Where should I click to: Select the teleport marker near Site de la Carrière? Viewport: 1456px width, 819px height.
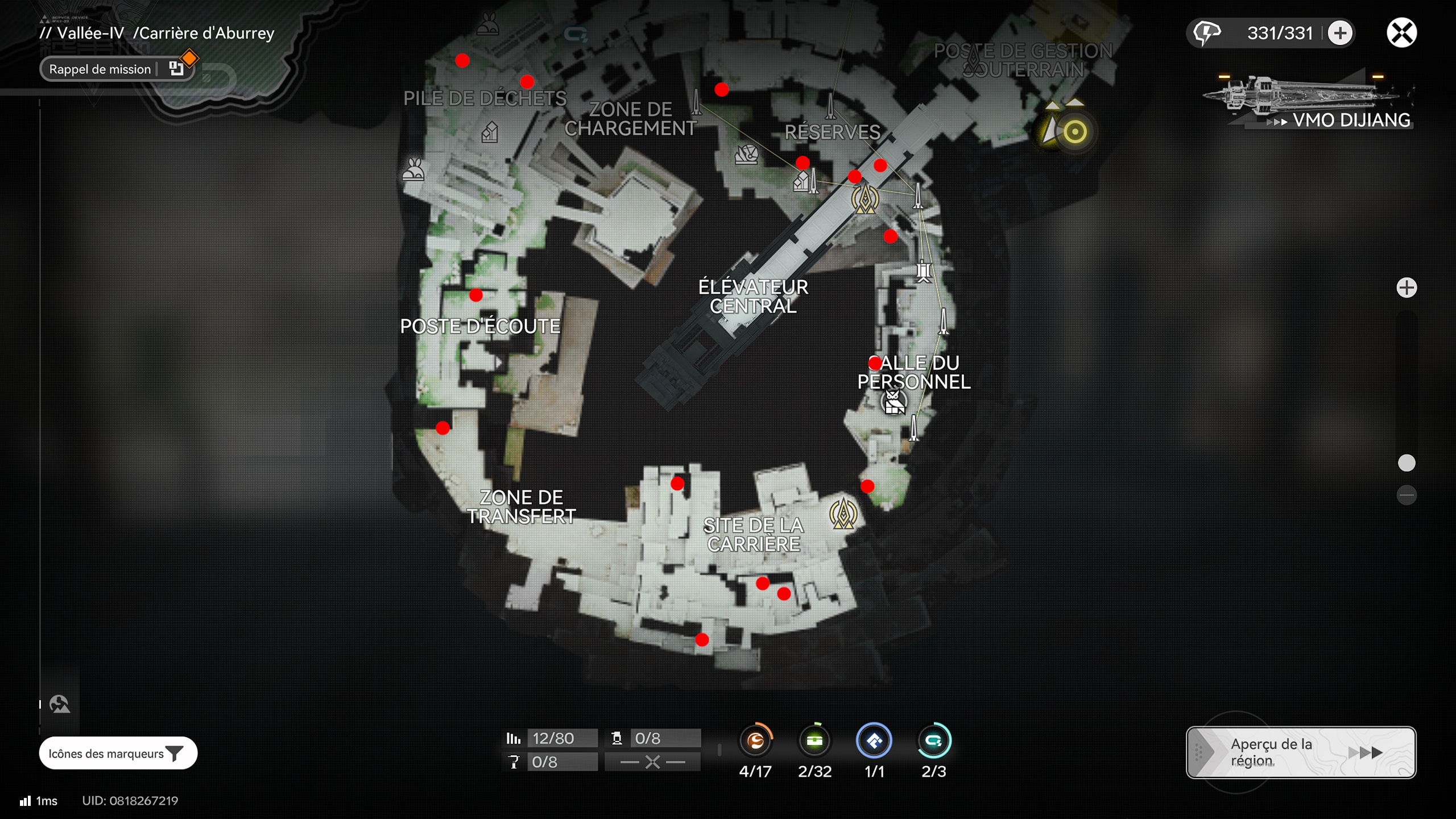[843, 513]
